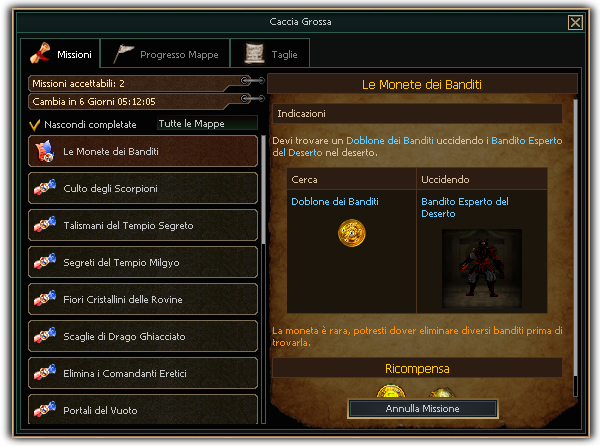
Task: Select the Portali del Vuoto mission
Action: pyautogui.click(x=143, y=410)
